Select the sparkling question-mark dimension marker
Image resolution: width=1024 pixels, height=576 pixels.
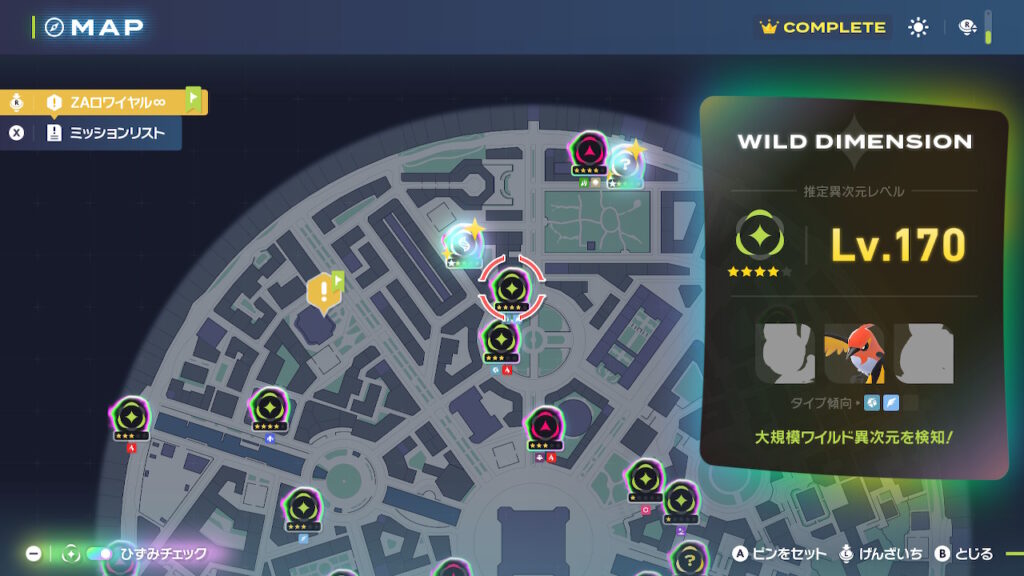pyautogui.click(x=623, y=160)
